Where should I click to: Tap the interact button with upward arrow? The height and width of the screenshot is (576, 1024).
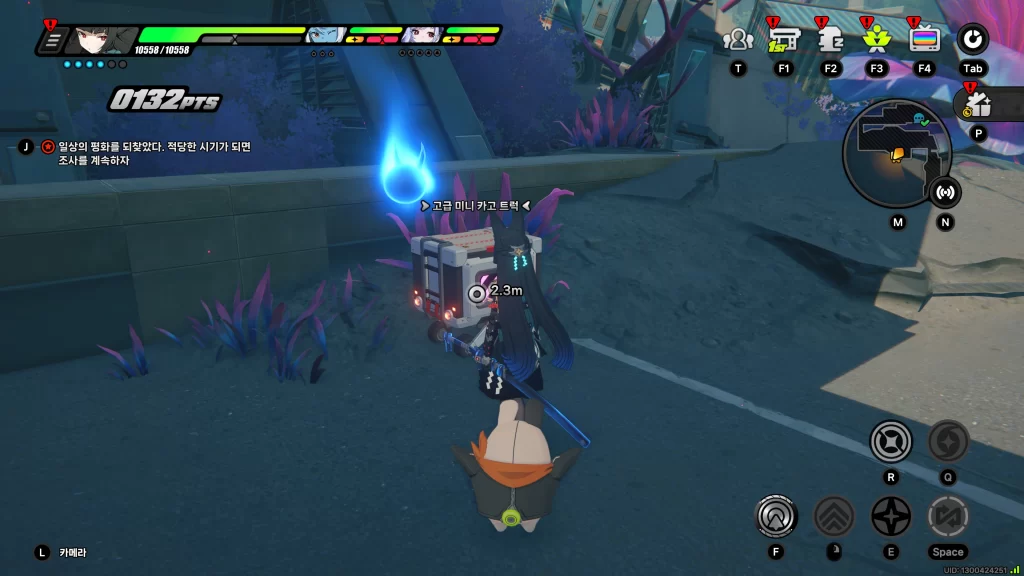coord(775,516)
